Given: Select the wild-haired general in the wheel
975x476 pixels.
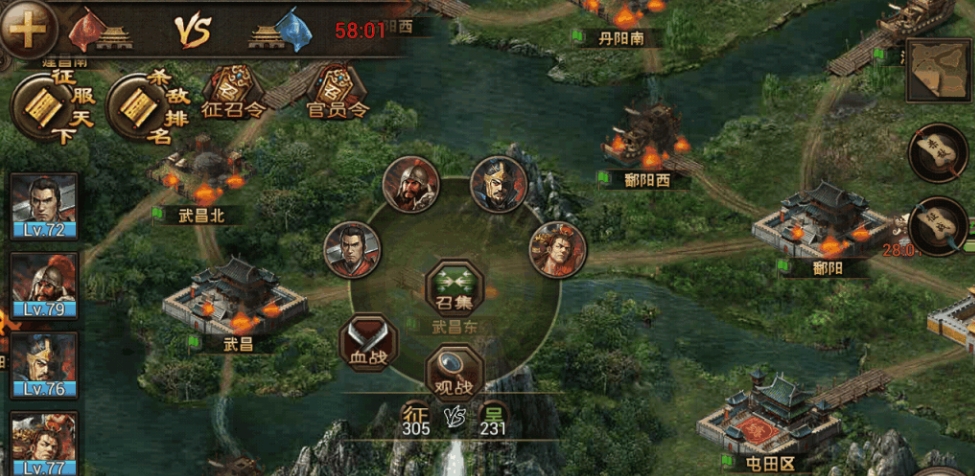Looking at the screenshot, I should click(x=557, y=249).
